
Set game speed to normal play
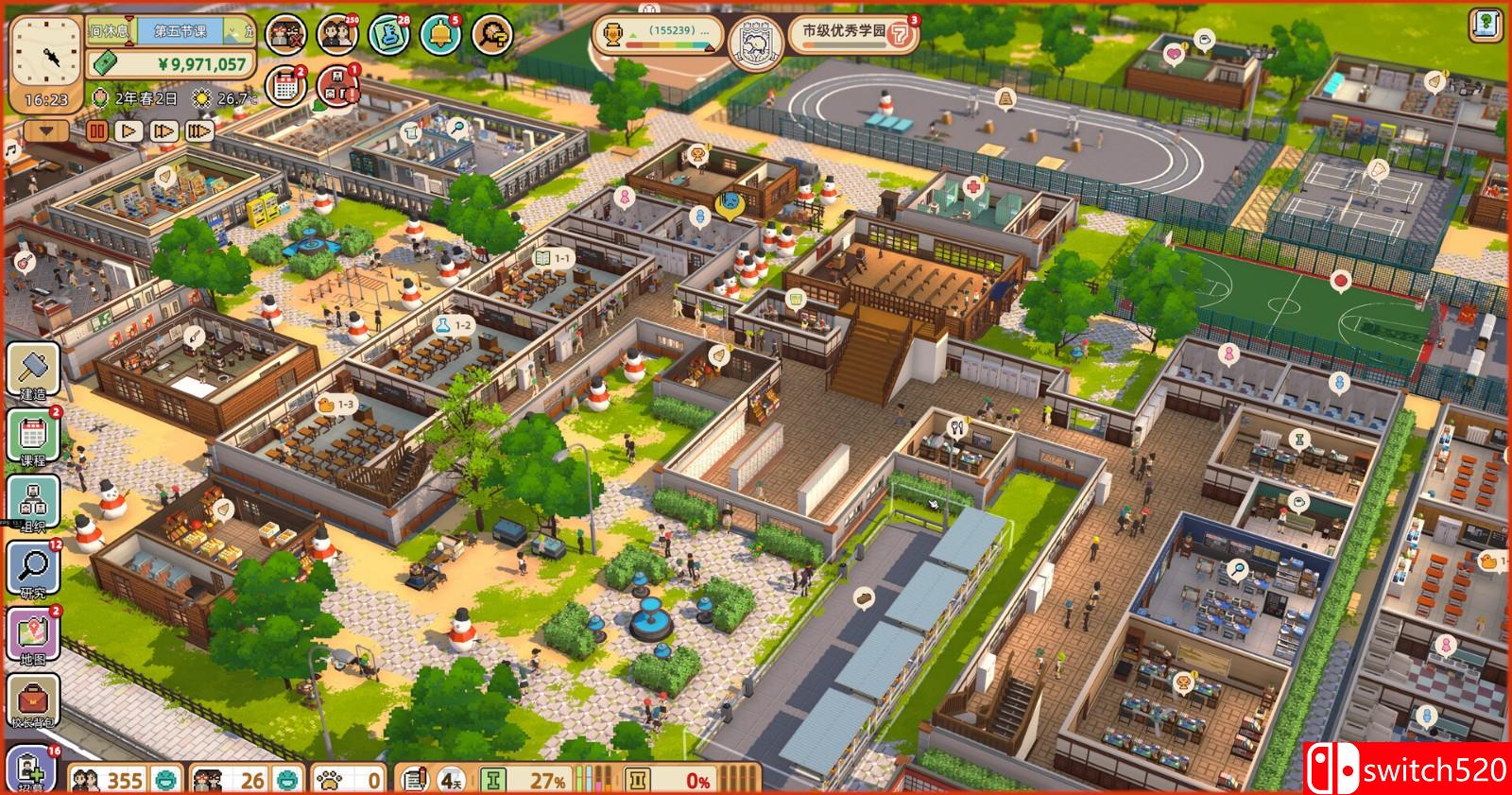click(129, 131)
